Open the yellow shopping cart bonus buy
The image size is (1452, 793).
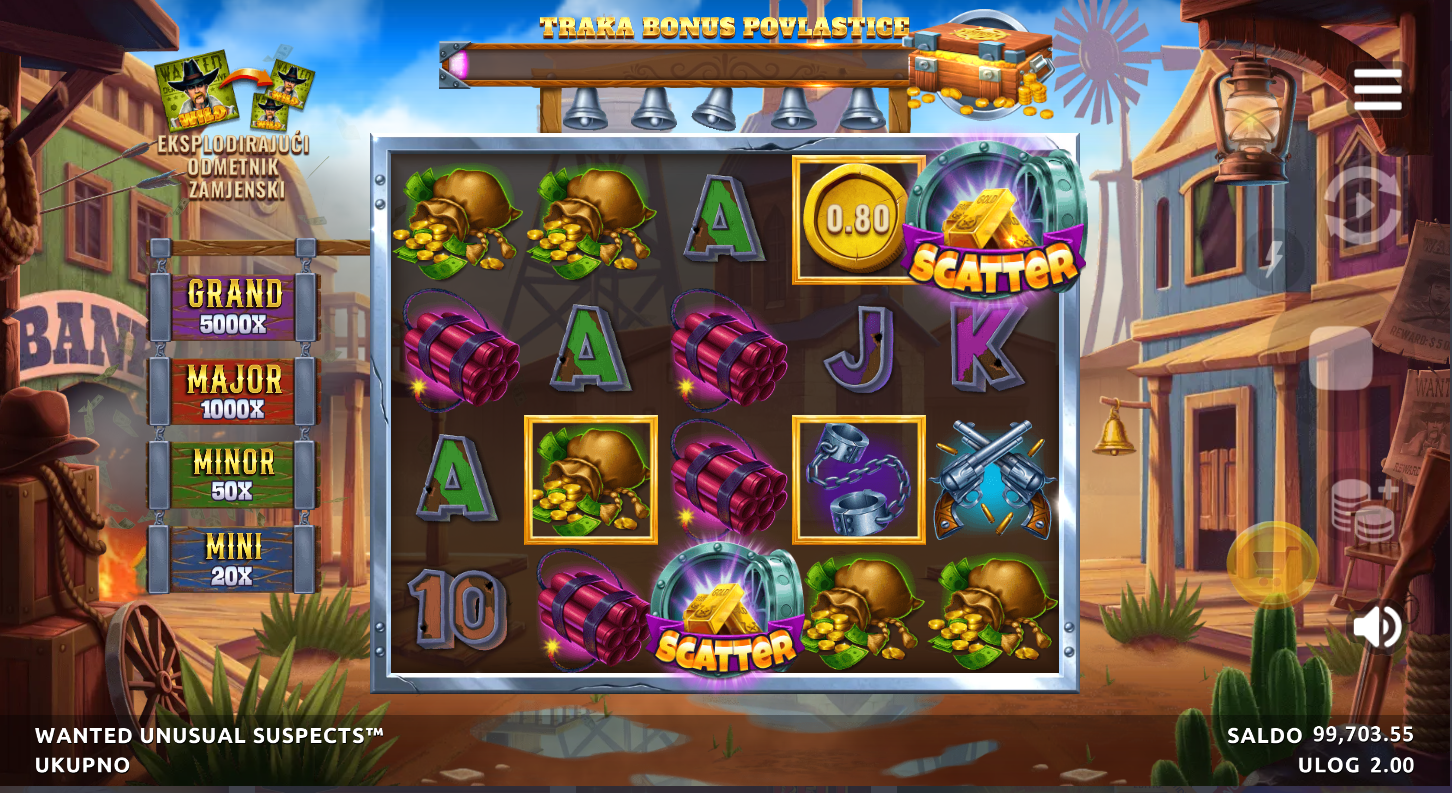tap(1272, 564)
